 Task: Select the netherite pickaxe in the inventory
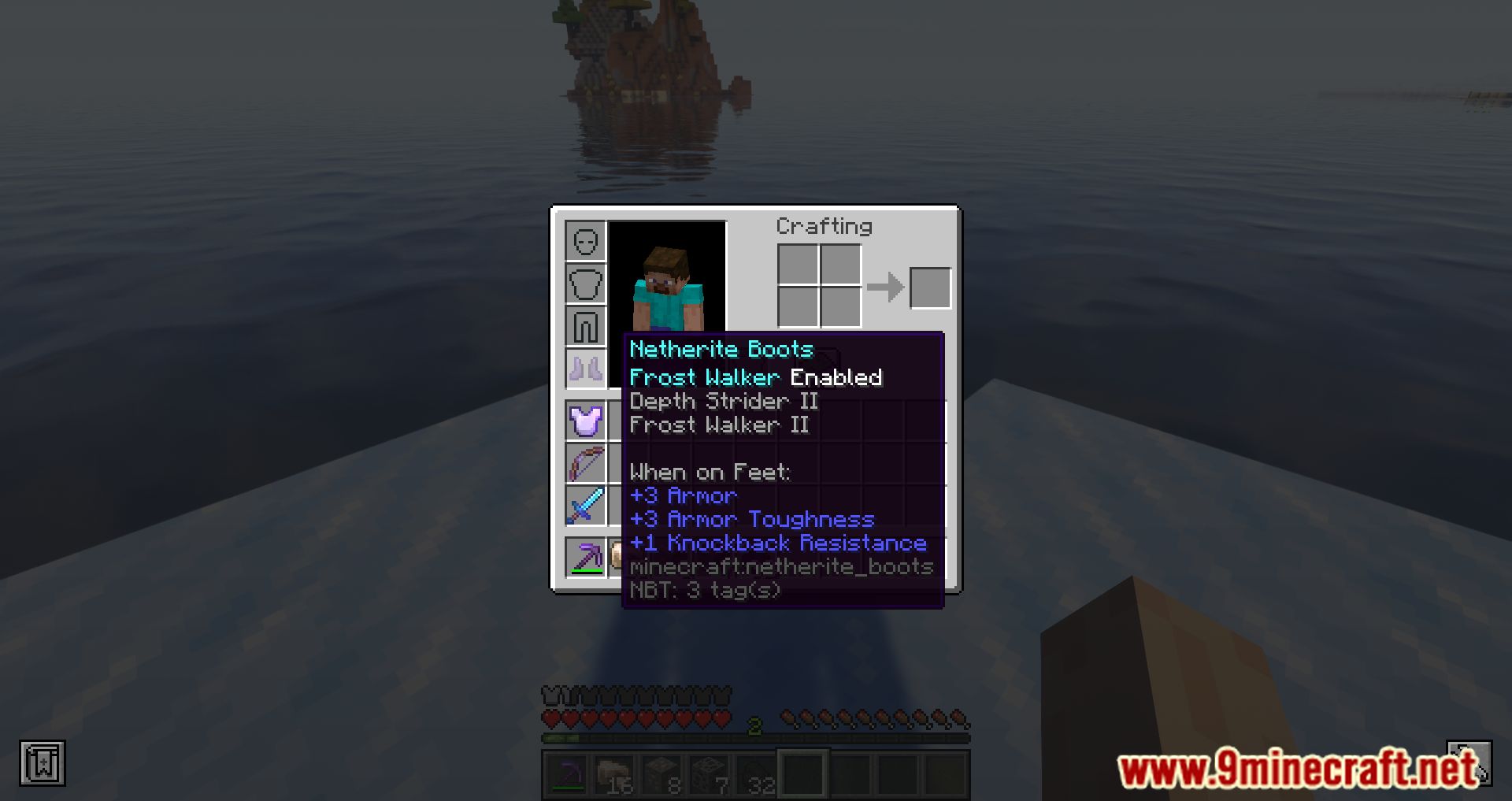coord(585,557)
